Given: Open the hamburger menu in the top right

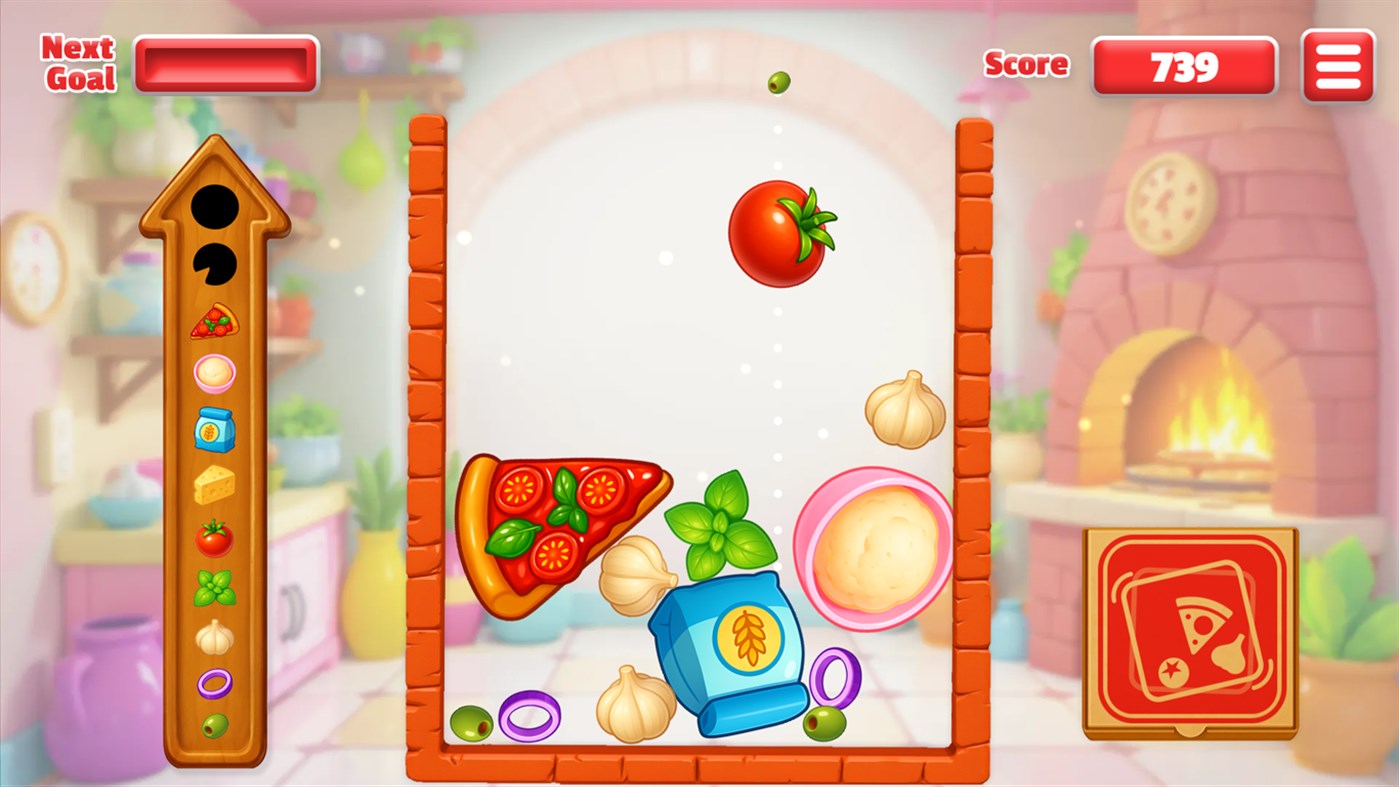Looking at the screenshot, I should point(1337,65).
